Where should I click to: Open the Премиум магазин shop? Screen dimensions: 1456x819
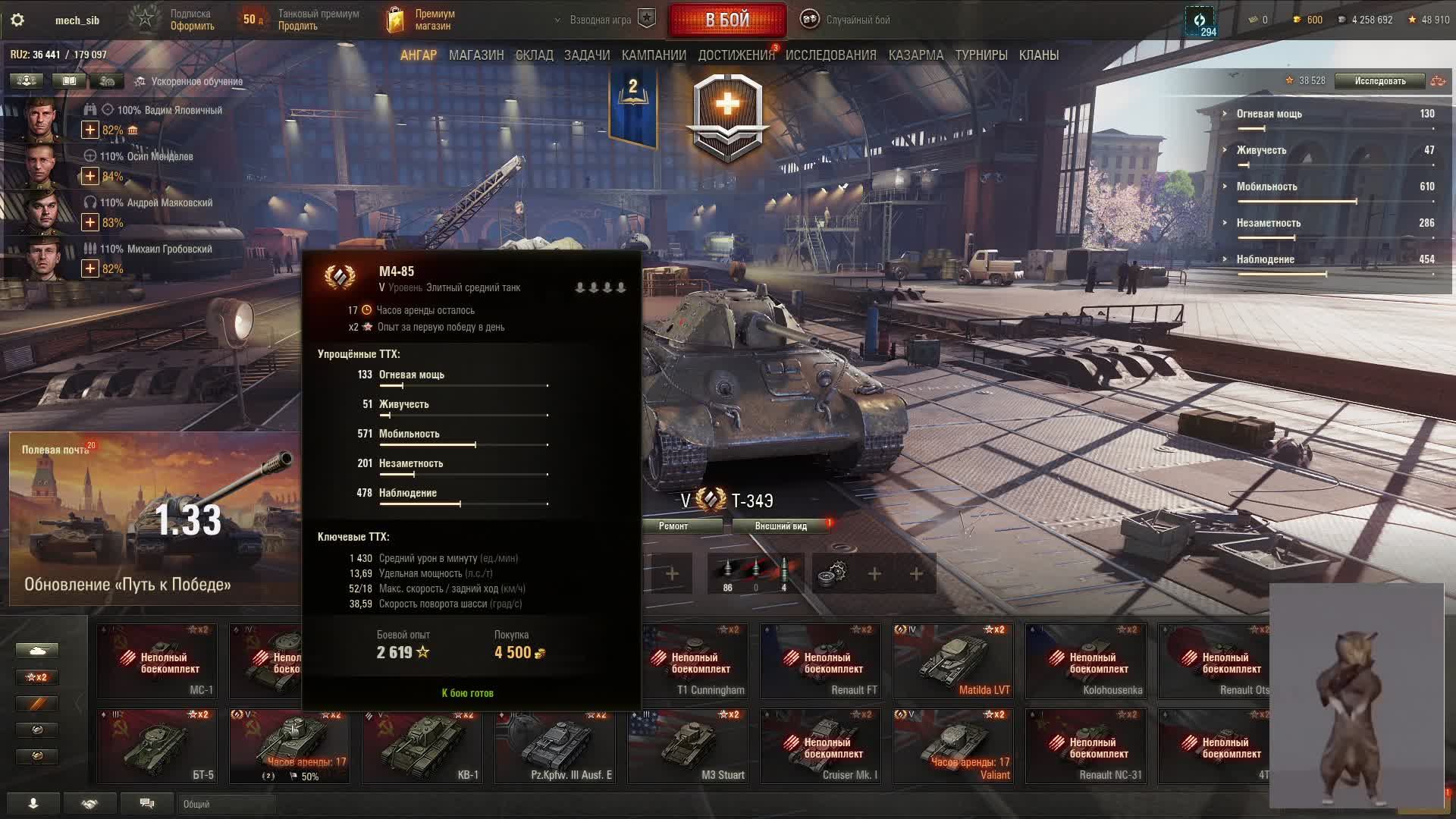(x=422, y=20)
